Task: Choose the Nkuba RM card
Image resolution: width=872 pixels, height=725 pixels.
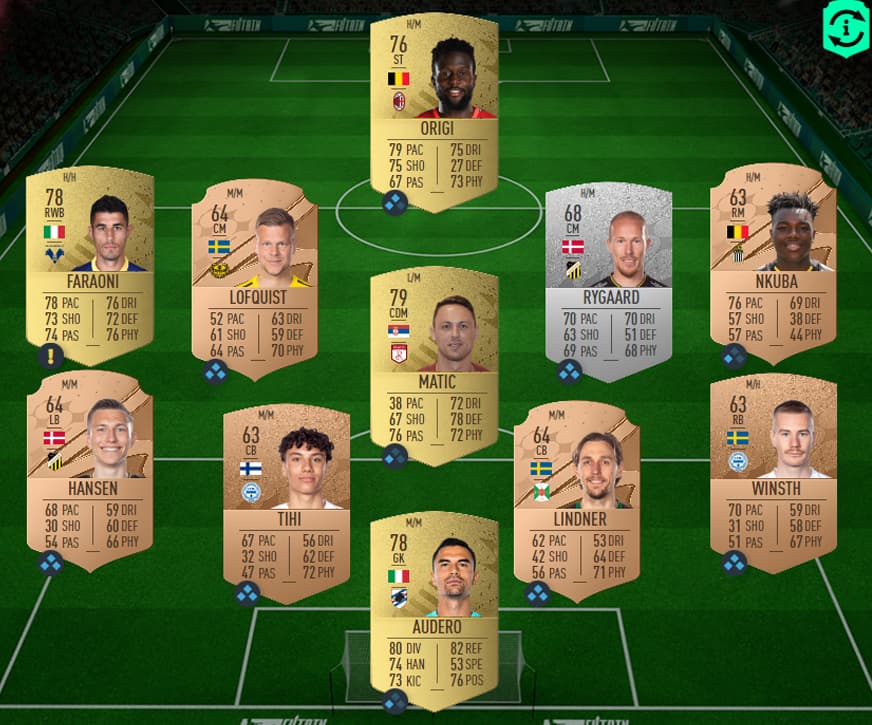Action: (772, 255)
